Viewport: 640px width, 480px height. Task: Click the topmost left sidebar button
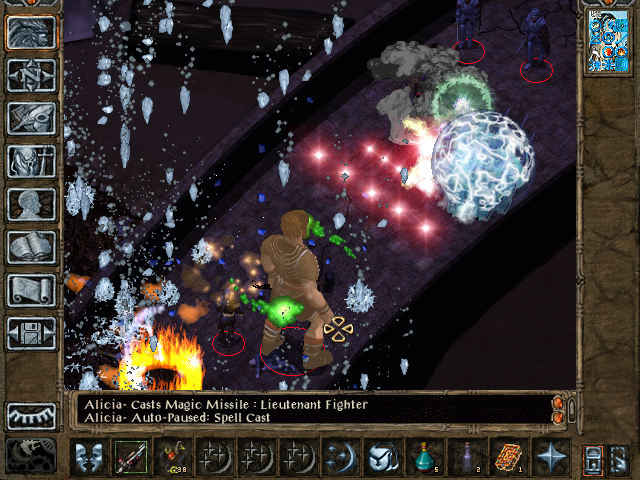click(31, 32)
